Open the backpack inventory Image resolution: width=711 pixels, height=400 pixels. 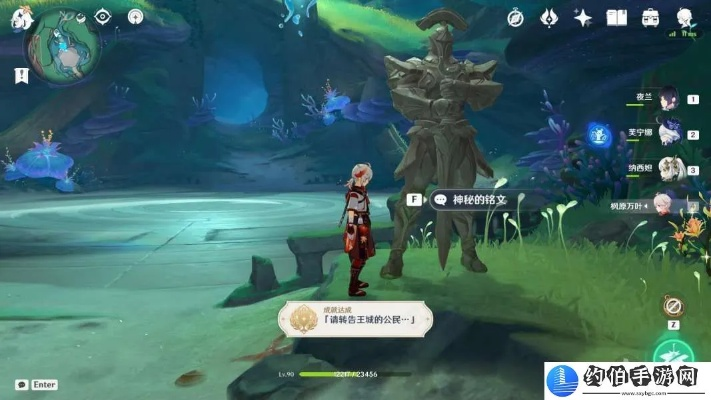pyautogui.click(x=651, y=17)
